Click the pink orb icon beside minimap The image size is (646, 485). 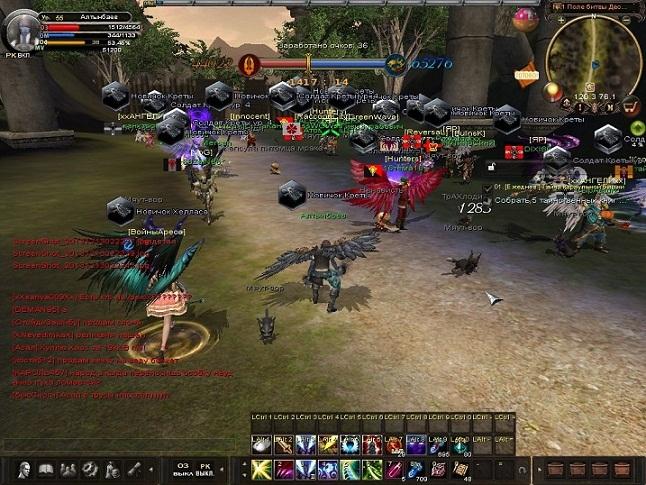pyautogui.click(x=523, y=20)
